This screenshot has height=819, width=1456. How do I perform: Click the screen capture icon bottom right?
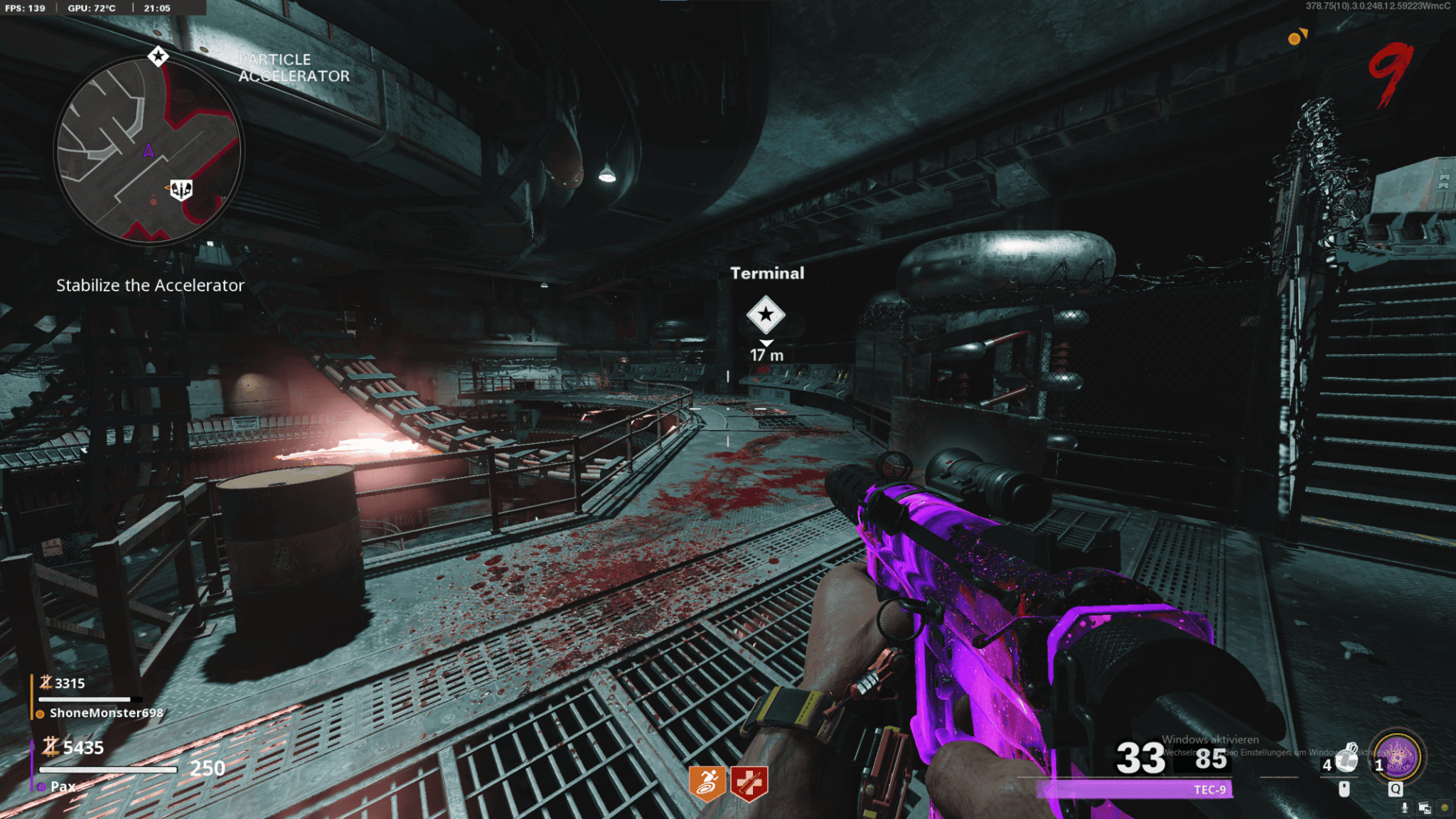coord(1425,808)
